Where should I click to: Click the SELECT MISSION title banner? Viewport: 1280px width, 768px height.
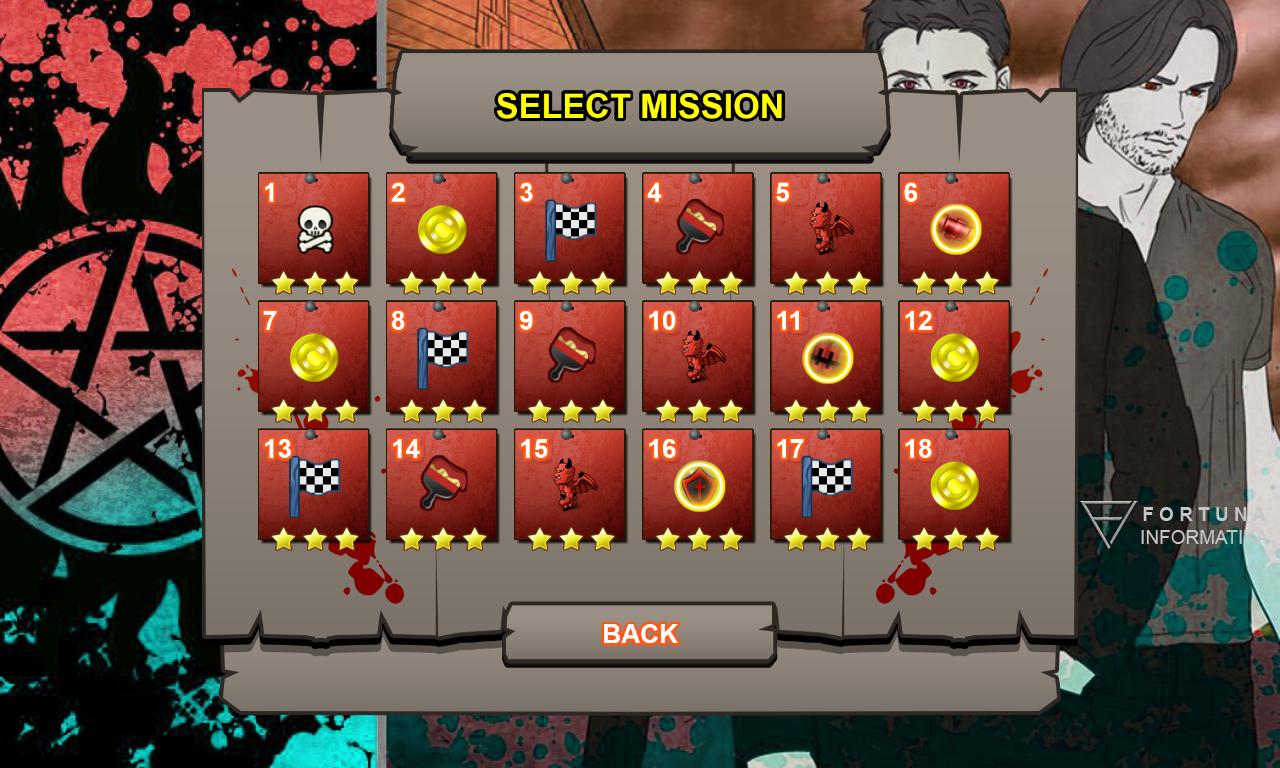point(640,105)
